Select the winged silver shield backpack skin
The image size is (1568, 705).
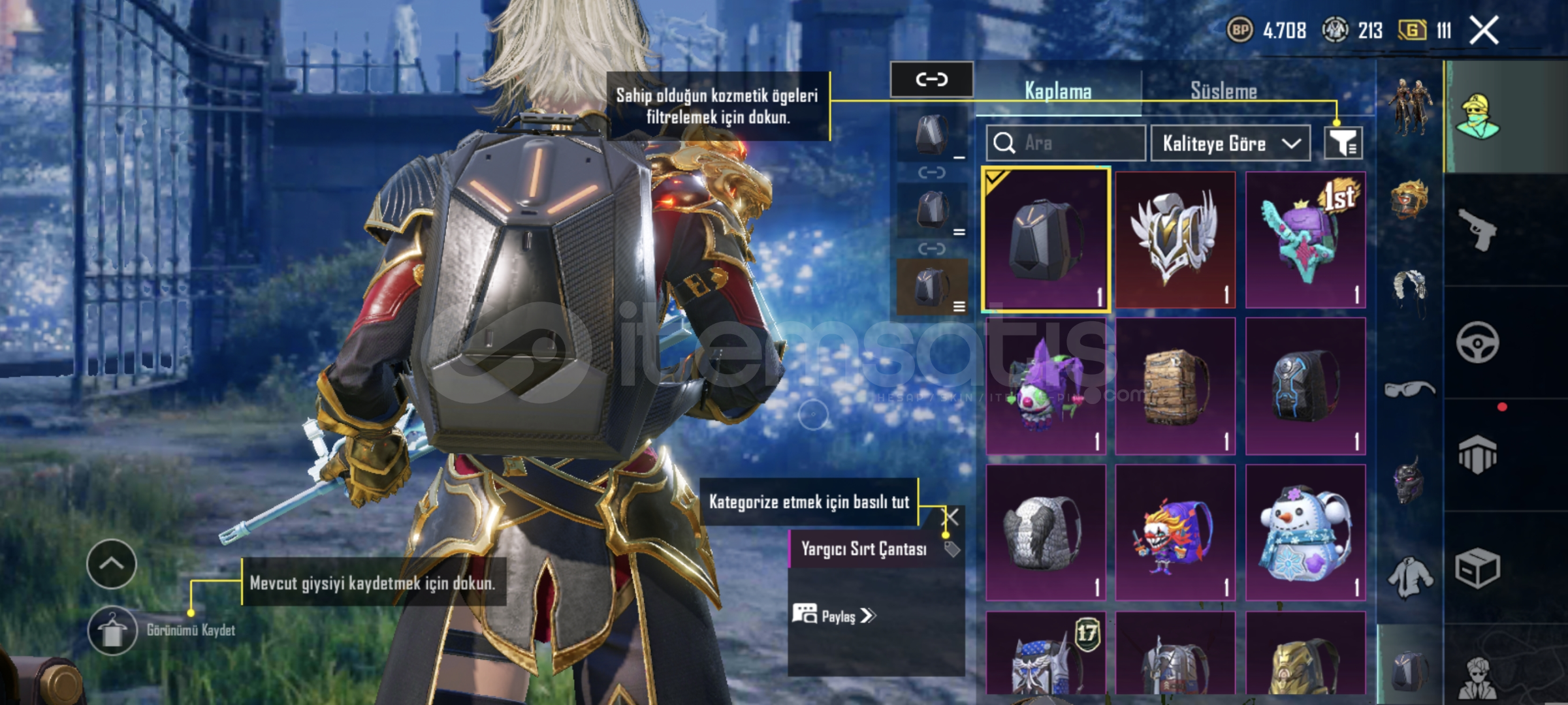tap(1176, 240)
